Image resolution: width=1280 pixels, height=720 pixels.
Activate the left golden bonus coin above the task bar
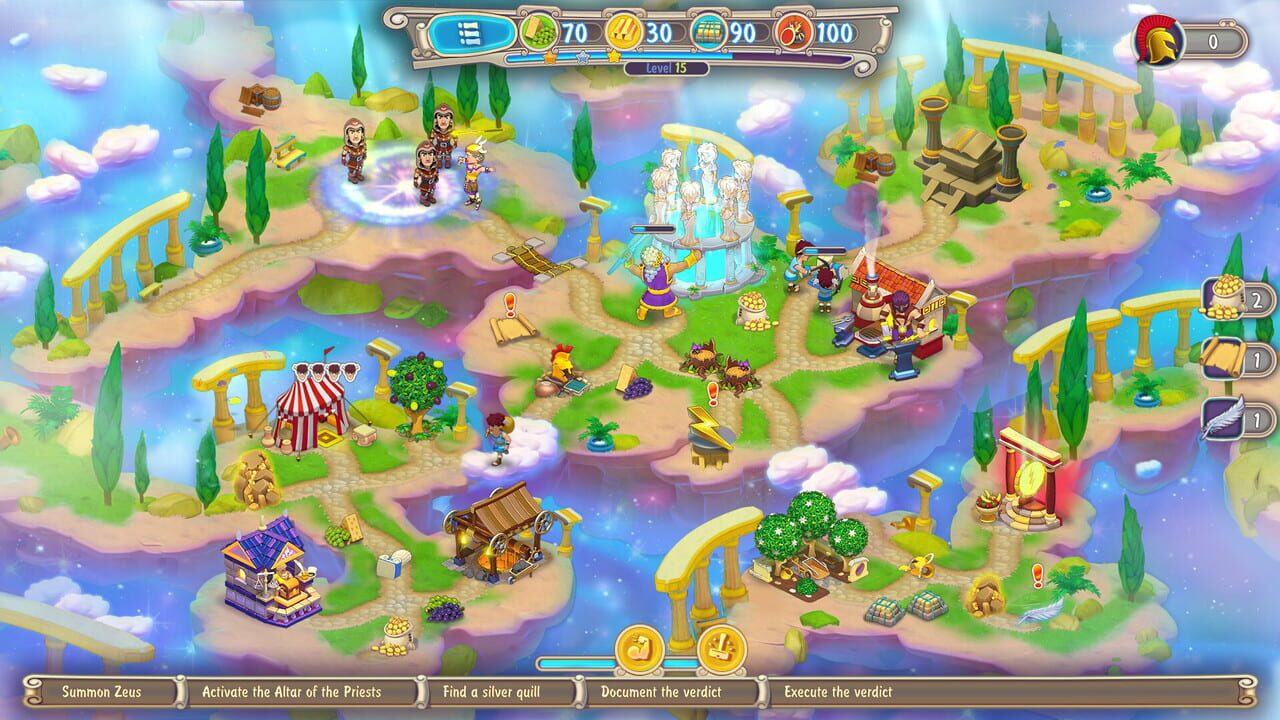(640, 648)
